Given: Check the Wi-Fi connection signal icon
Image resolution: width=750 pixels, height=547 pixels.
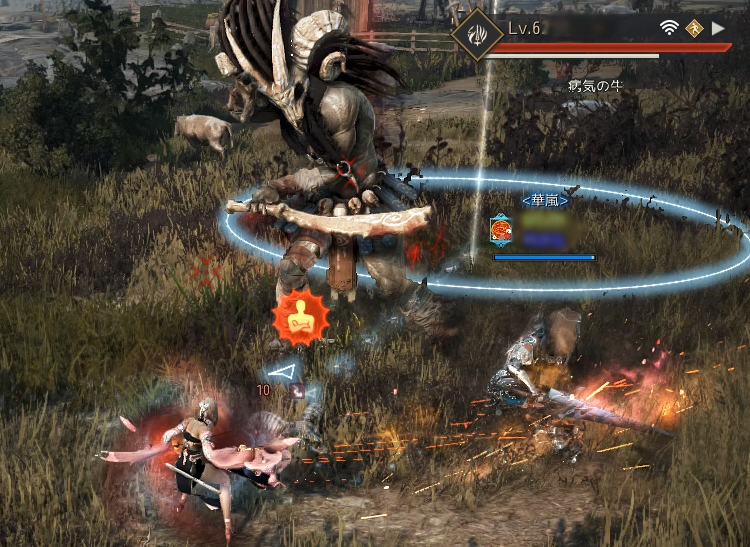Looking at the screenshot, I should [x=668, y=29].
